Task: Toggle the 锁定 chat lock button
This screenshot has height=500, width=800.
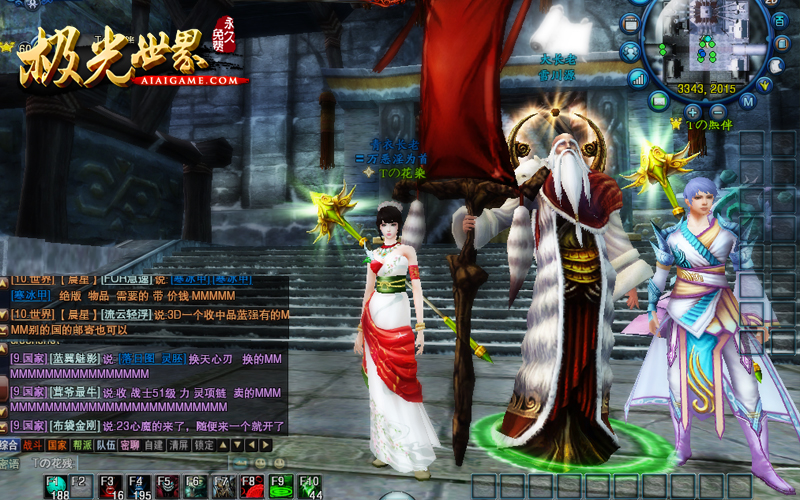Action: 204,445
